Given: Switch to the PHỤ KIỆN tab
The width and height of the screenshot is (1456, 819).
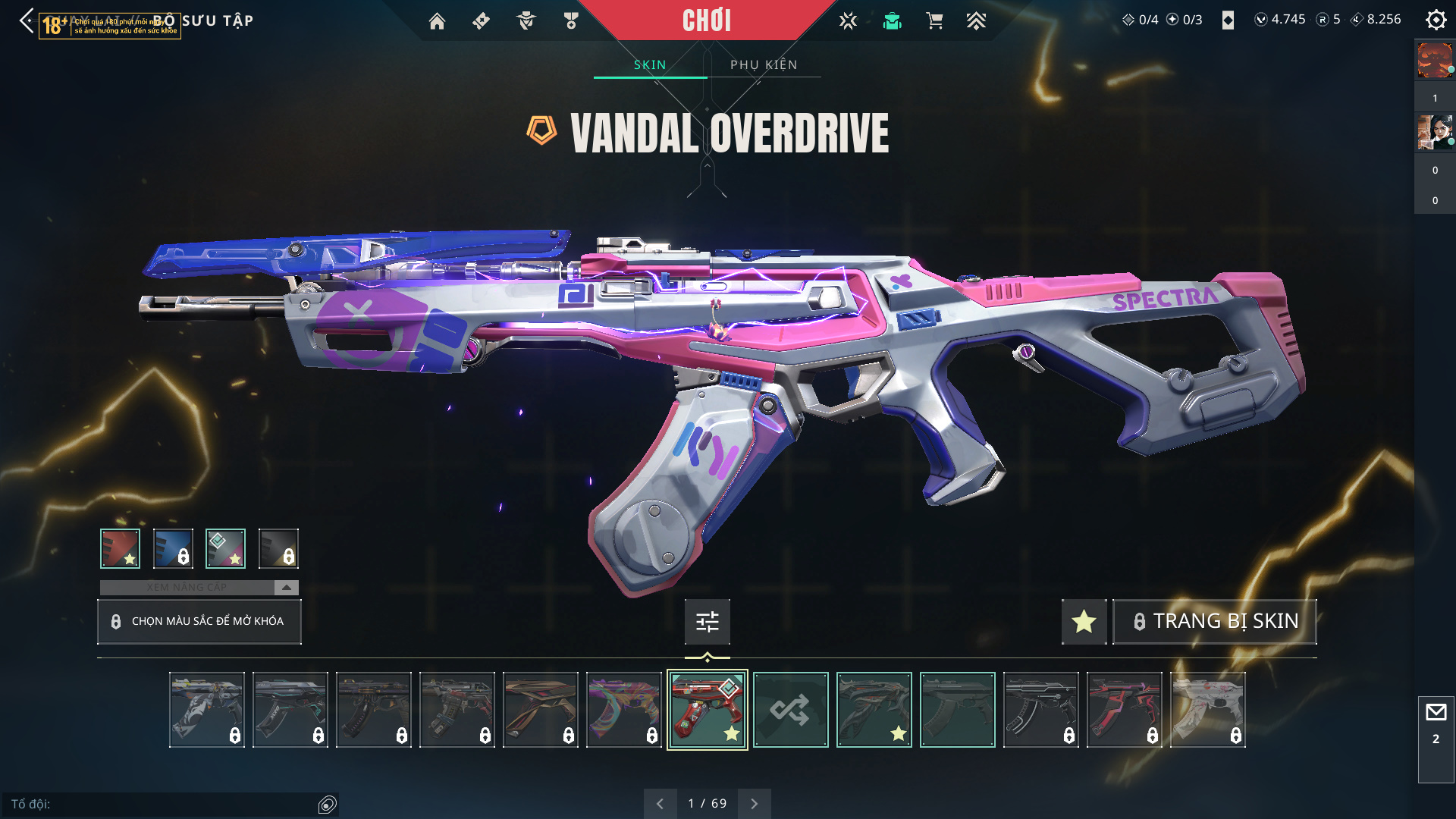Looking at the screenshot, I should click(x=764, y=64).
